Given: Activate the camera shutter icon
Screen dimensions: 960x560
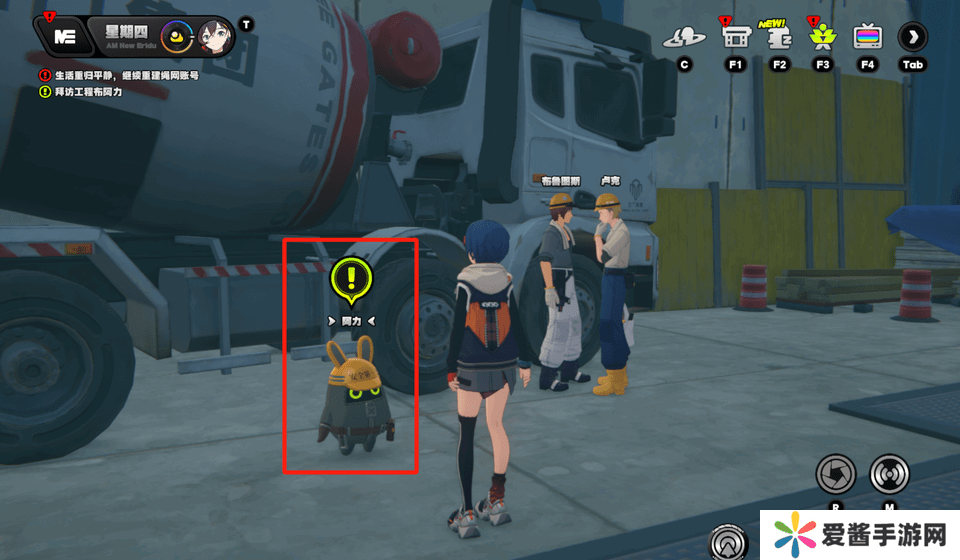Looking at the screenshot, I should click(835, 473).
